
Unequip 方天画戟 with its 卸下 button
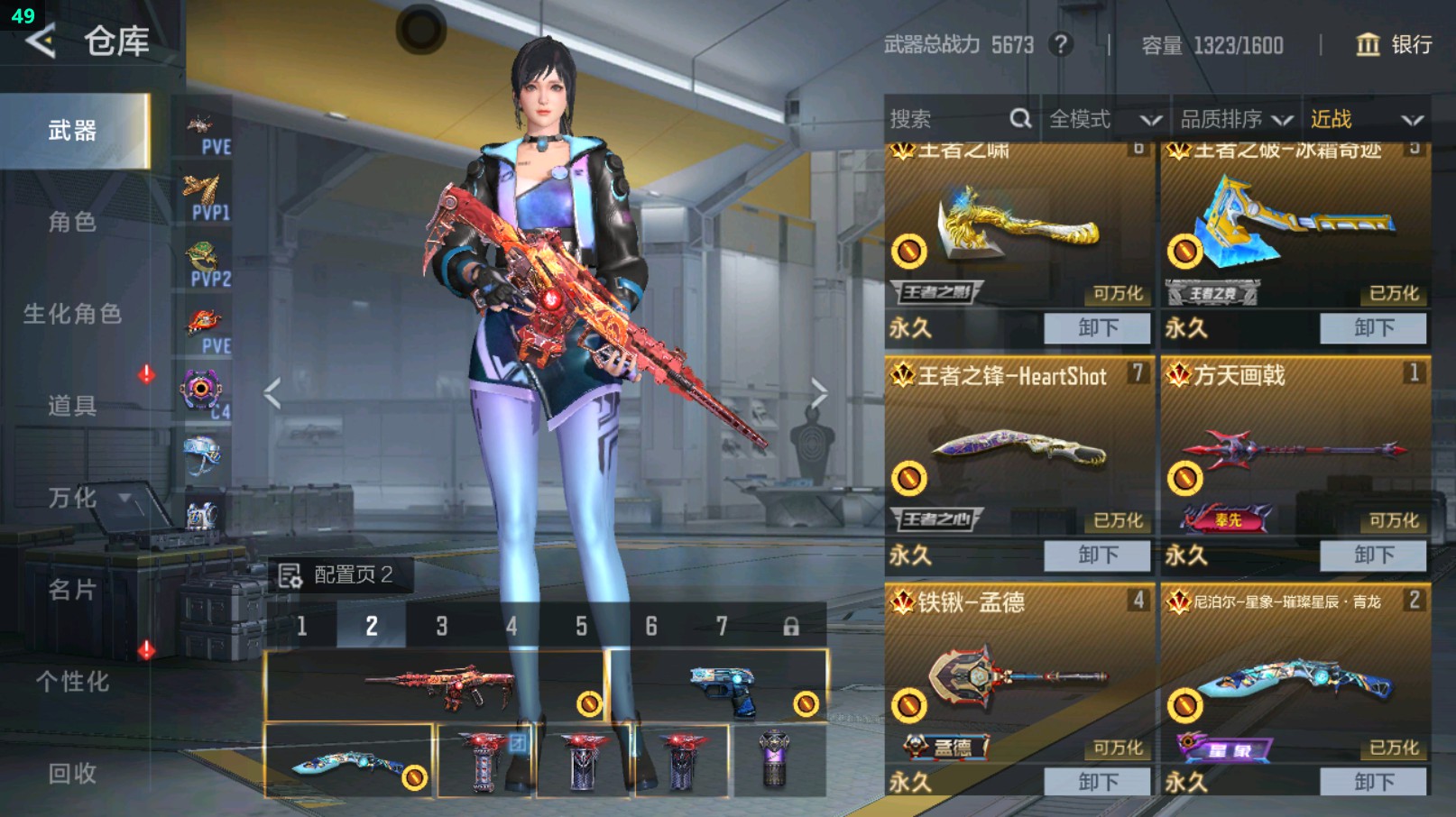1373,555
